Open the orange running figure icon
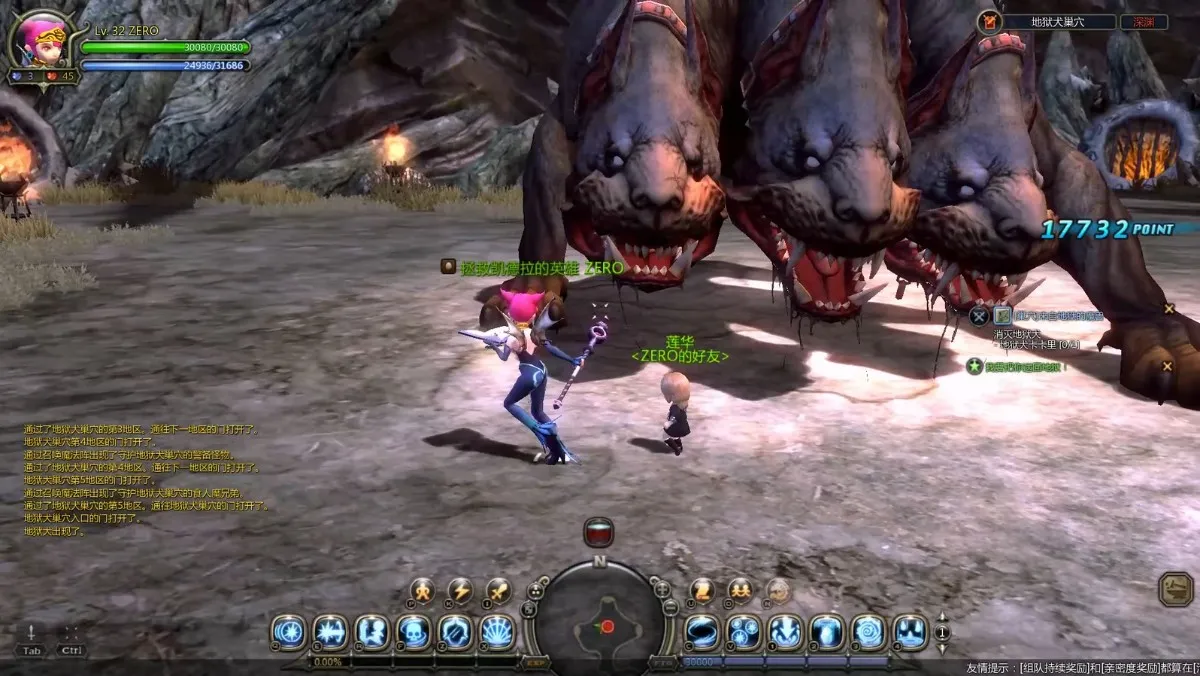 (422, 591)
